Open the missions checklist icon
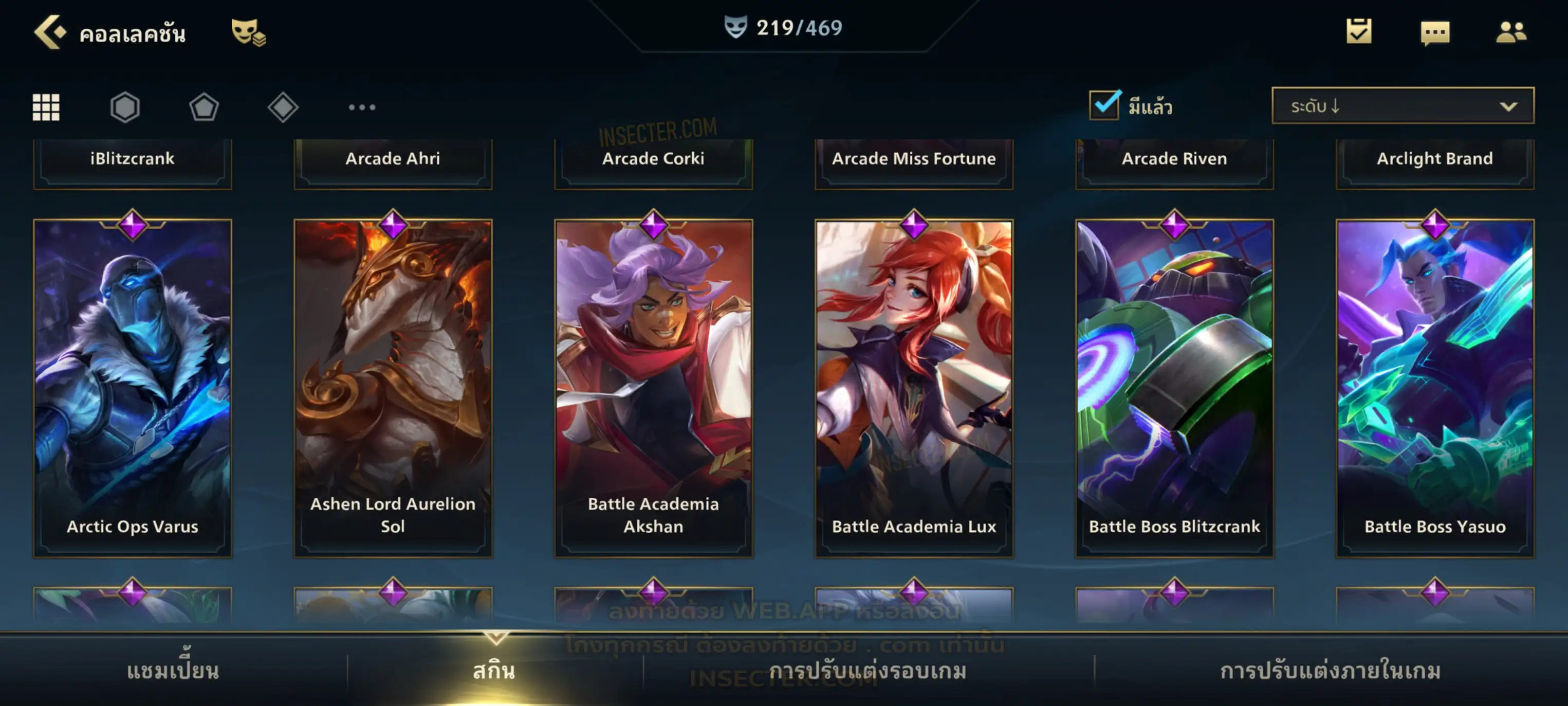1568x706 pixels. [x=1359, y=31]
